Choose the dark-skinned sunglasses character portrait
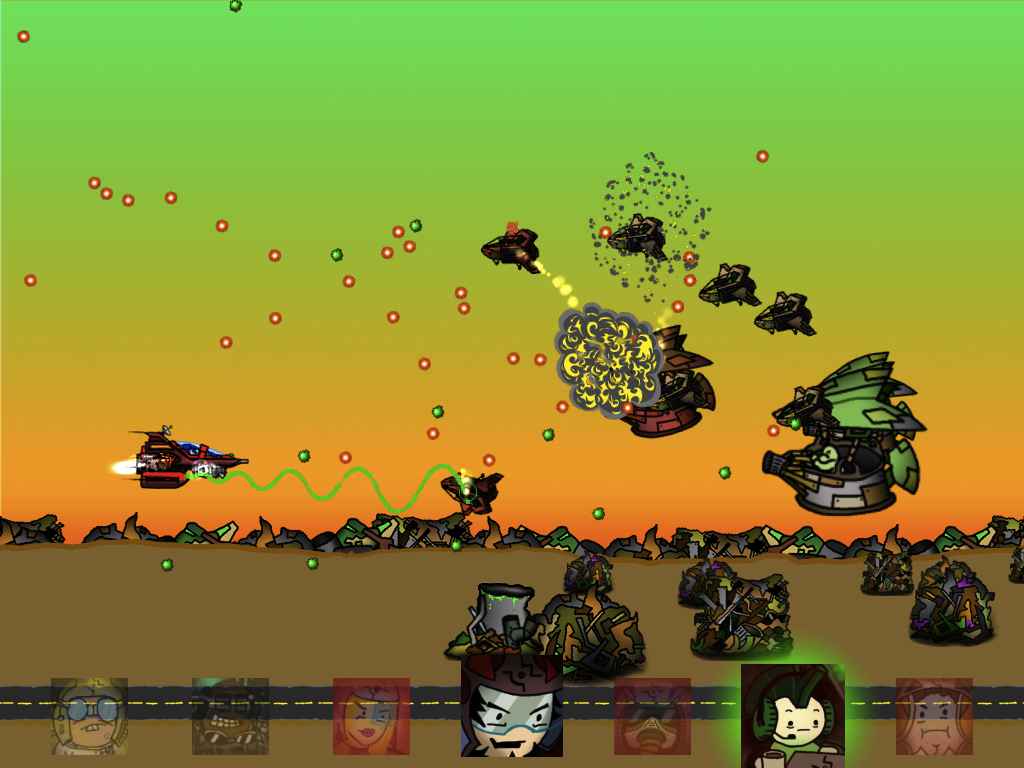1024x768 pixels. click(230, 716)
